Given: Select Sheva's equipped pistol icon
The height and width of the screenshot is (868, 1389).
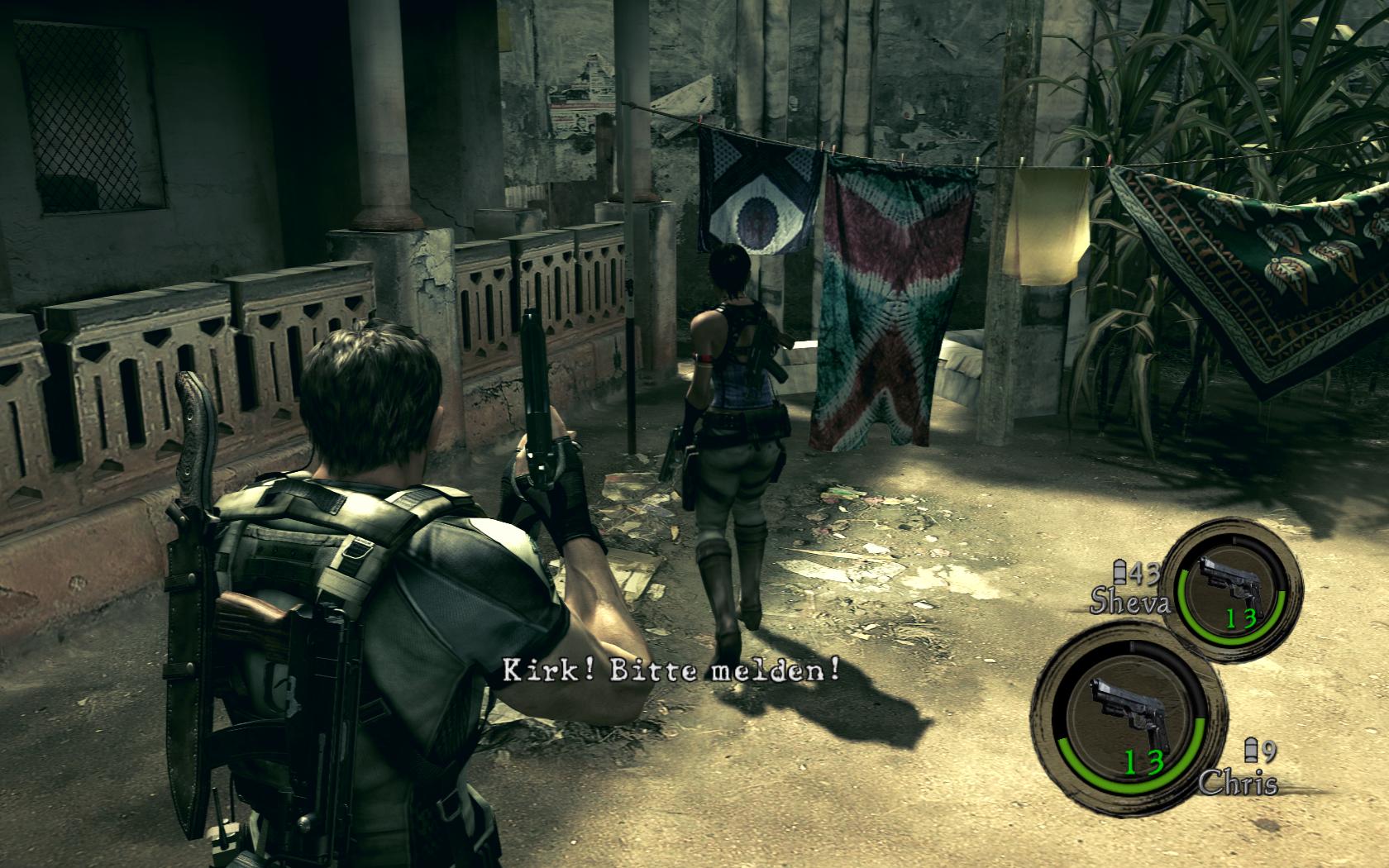Looking at the screenshot, I should click(1229, 579).
